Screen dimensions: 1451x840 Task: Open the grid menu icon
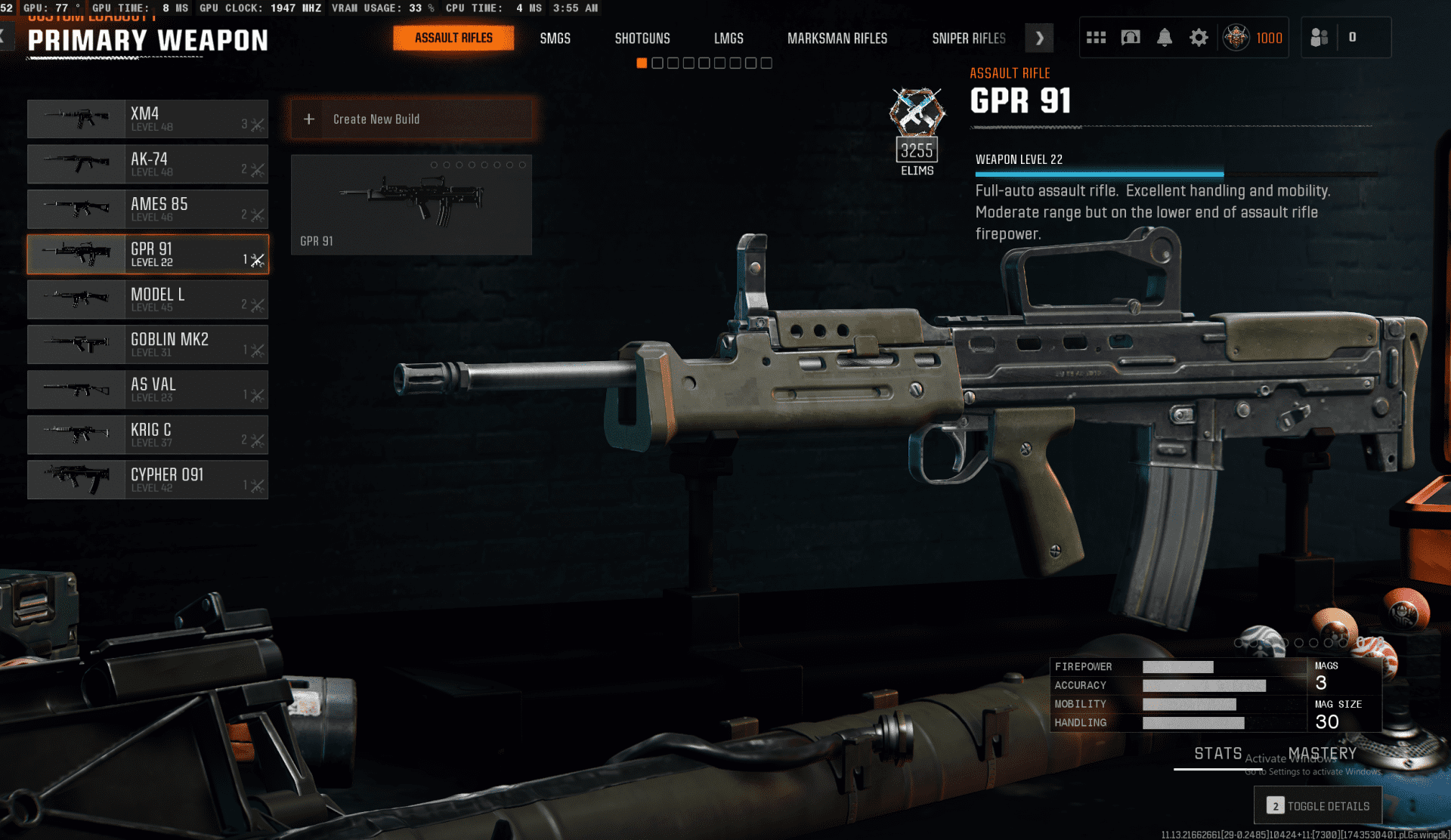(x=1096, y=38)
